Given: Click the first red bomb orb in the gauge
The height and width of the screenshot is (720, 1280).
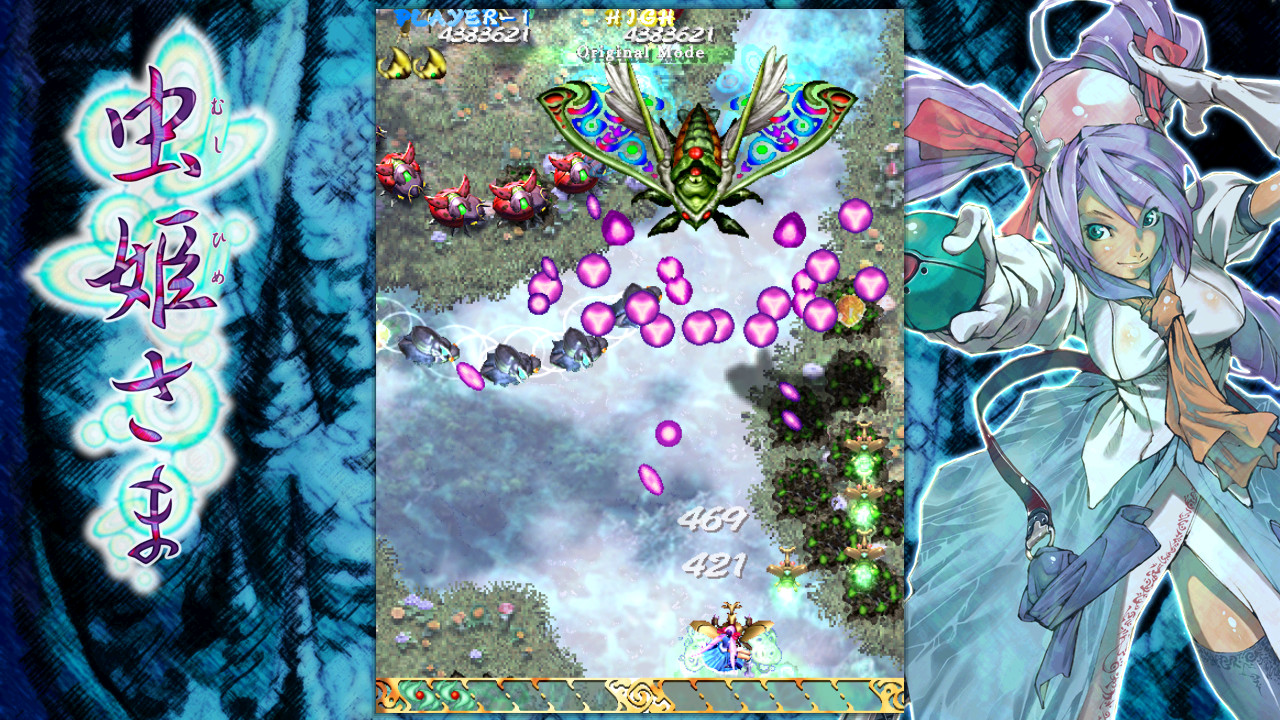Looking at the screenshot, I should pos(420,693).
